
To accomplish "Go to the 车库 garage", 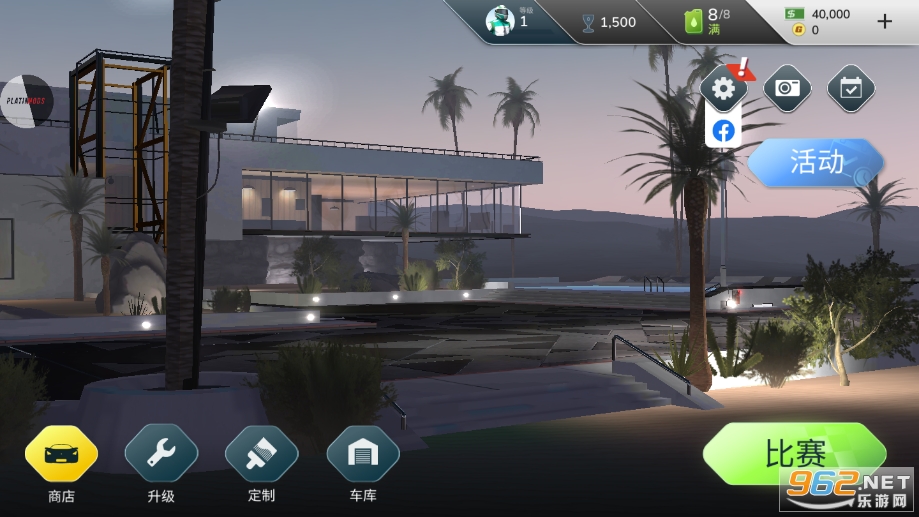I will pyautogui.click(x=363, y=454).
